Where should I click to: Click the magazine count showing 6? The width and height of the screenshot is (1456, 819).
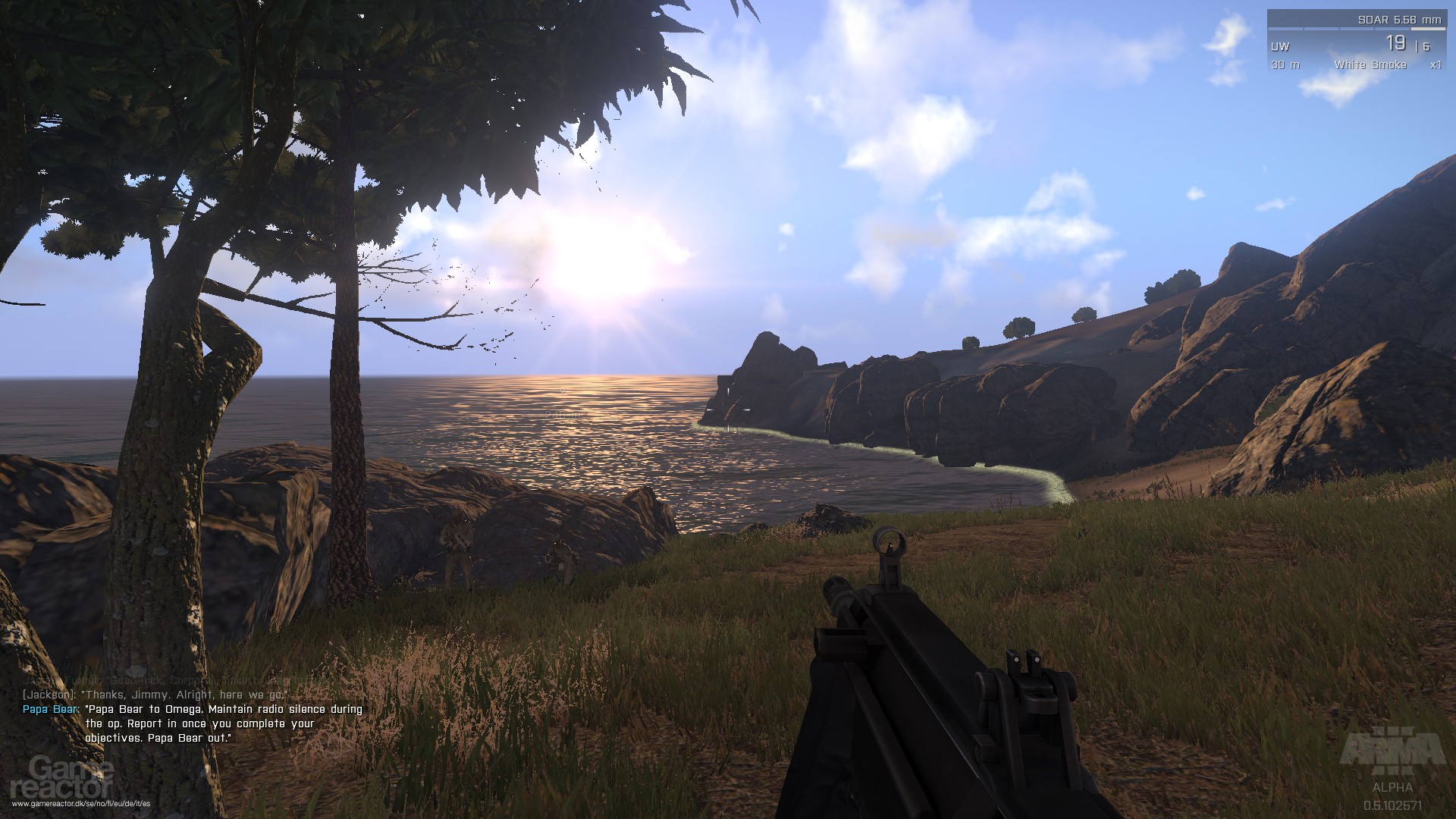(1427, 48)
